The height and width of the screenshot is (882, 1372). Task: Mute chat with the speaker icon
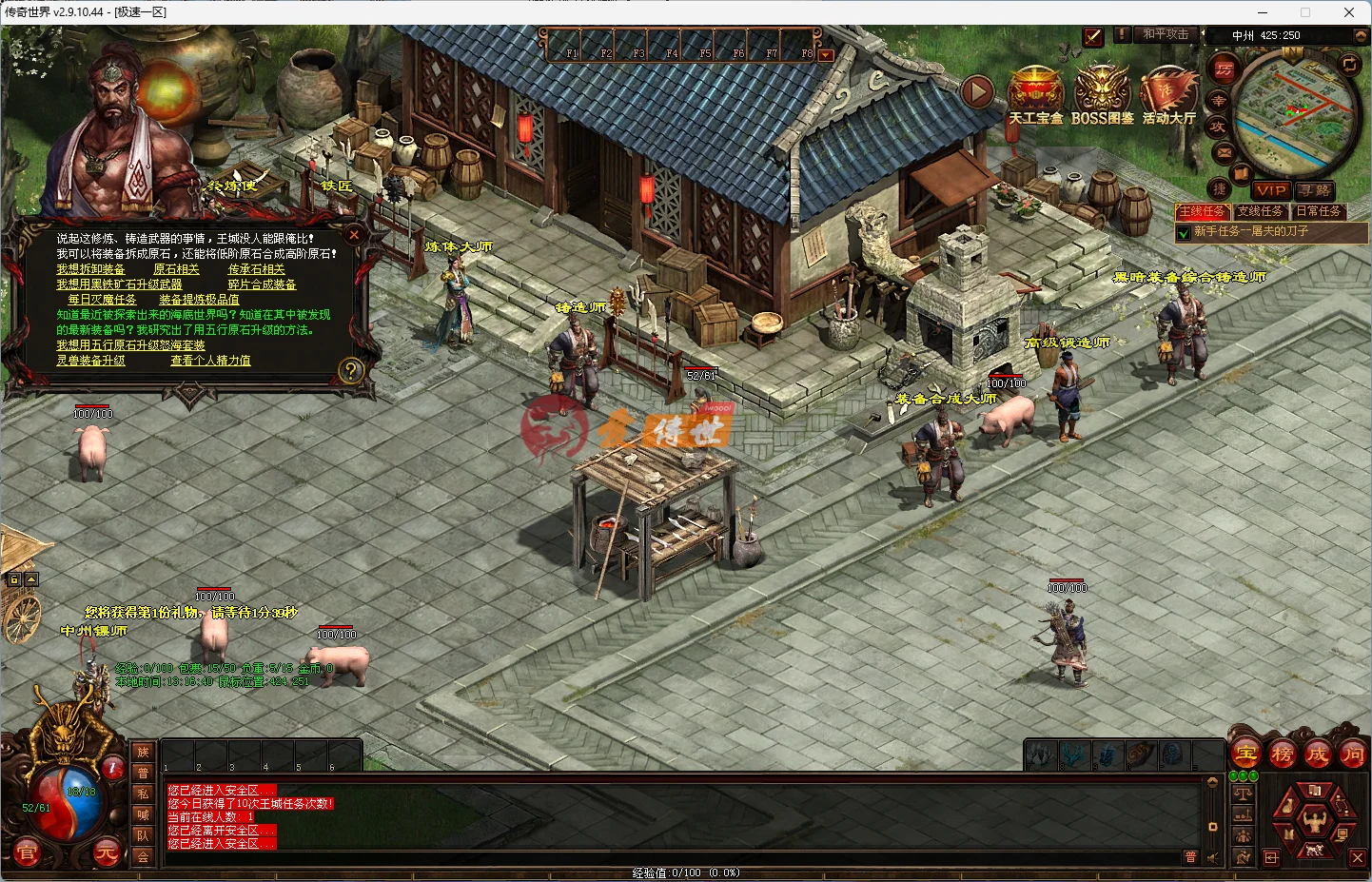(1212, 856)
